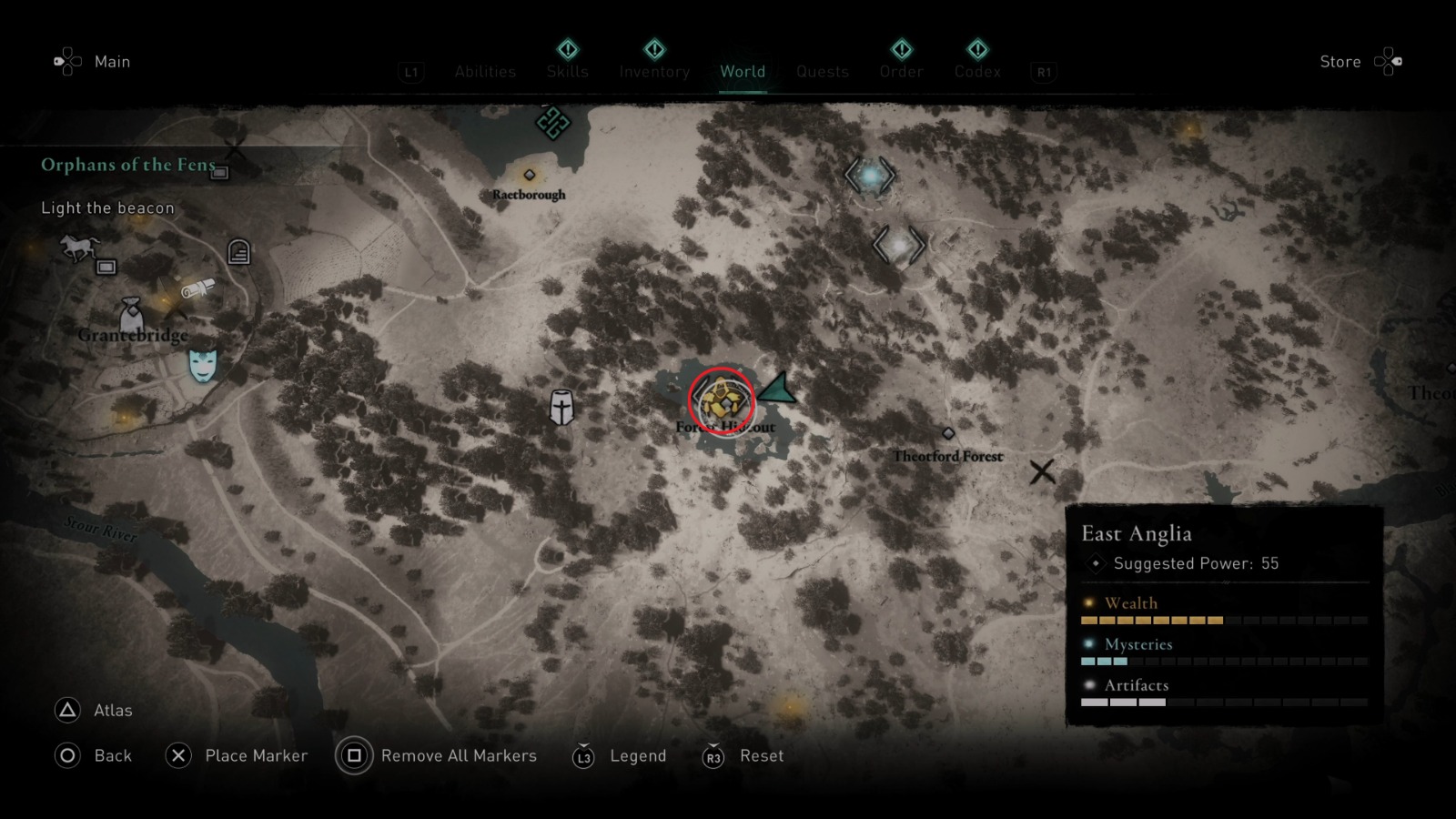Screen dimensions: 1456x819
Task: Select the red-circled Forest Hideout gold marker
Action: pyautogui.click(x=722, y=401)
